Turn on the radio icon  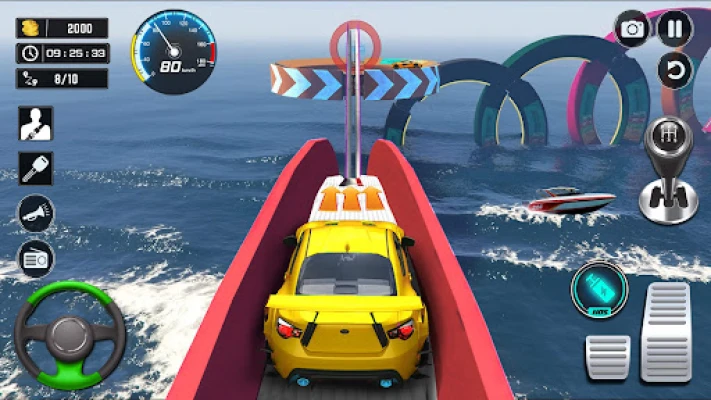[36, 258]
